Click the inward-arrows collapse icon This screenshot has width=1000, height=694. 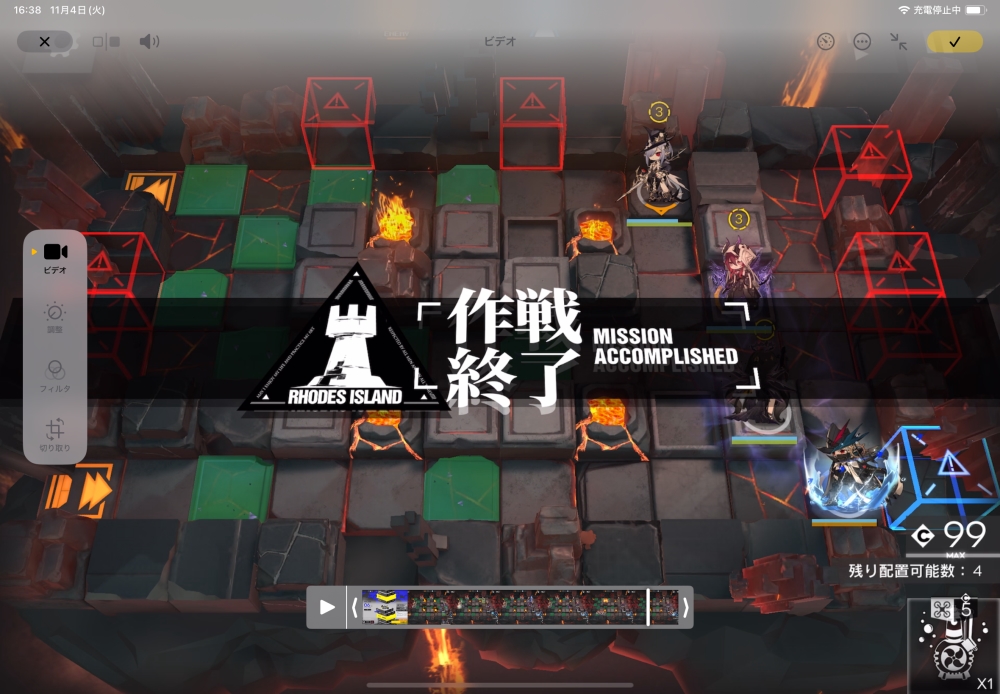pos(899,42)
